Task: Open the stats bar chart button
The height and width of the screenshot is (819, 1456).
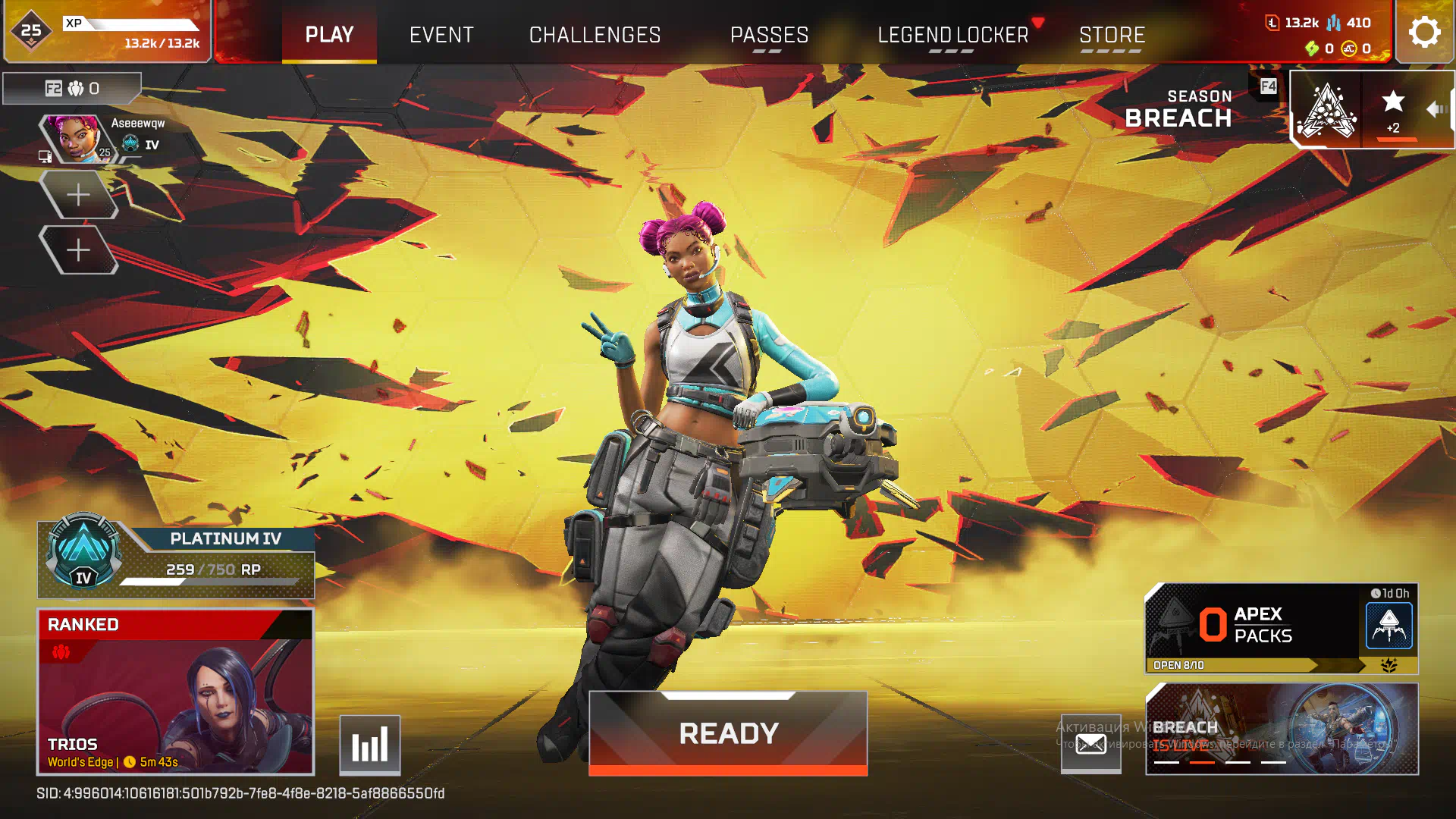Action: [370, 745]
